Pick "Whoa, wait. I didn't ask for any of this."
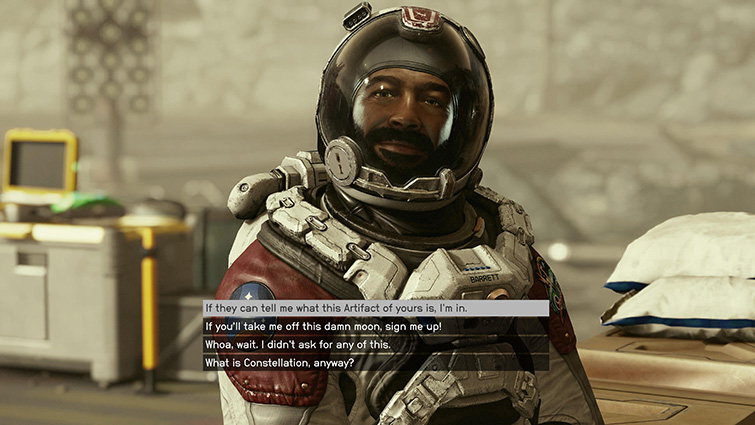755x425 pixels. coord(297,344)
